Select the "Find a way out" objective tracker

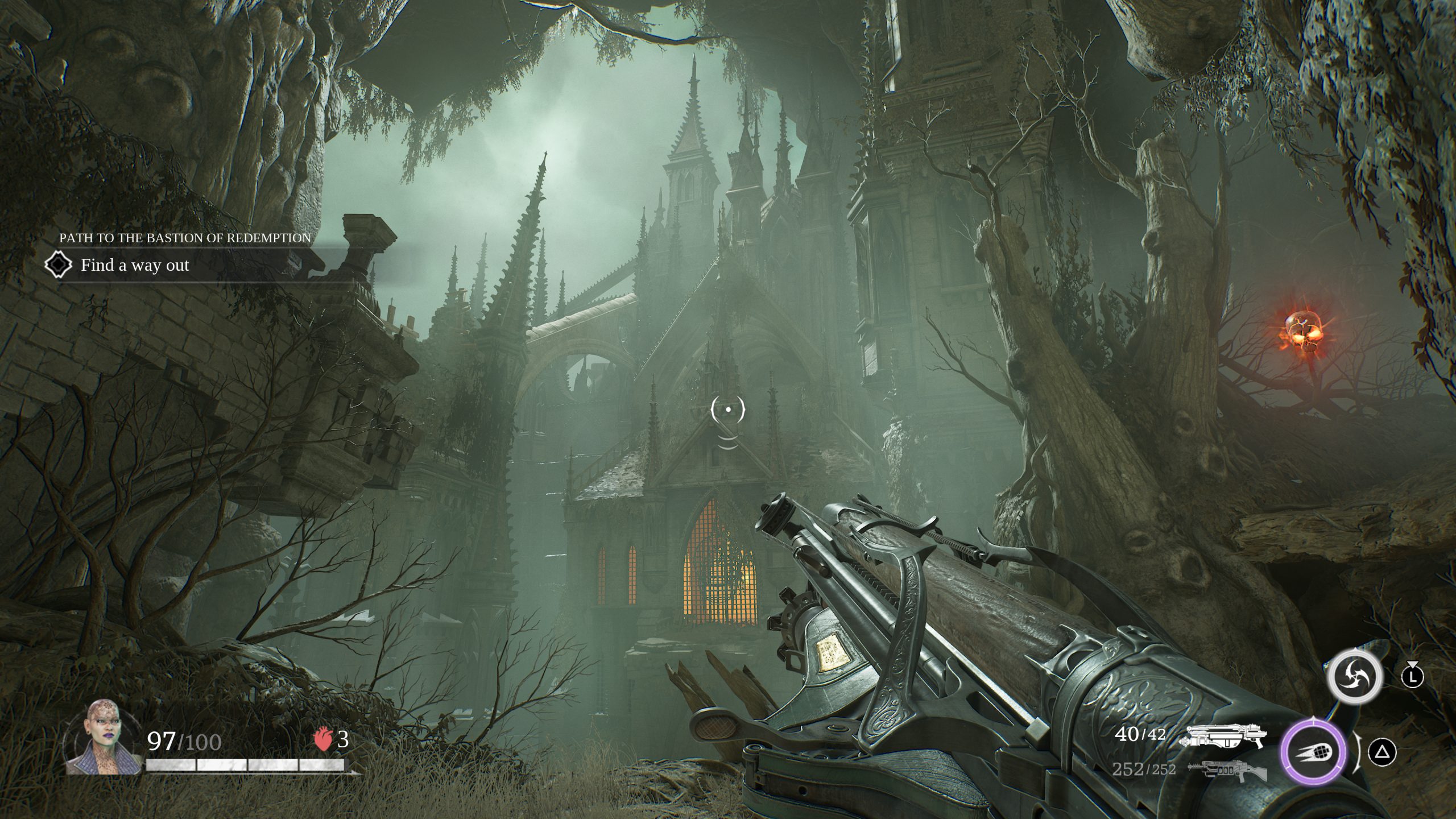135,265
